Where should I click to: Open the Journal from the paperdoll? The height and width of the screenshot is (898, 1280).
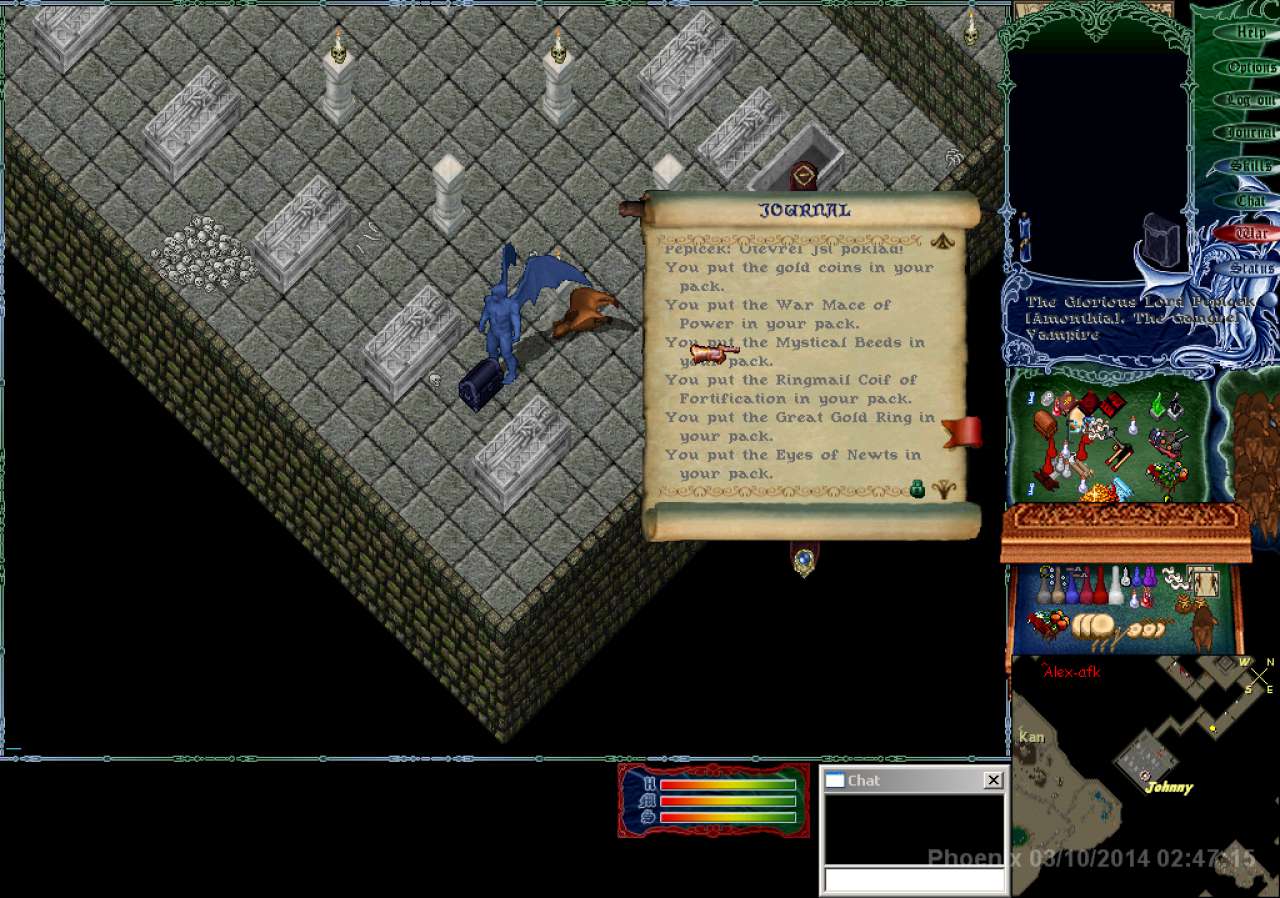(x=1251, y=132)
